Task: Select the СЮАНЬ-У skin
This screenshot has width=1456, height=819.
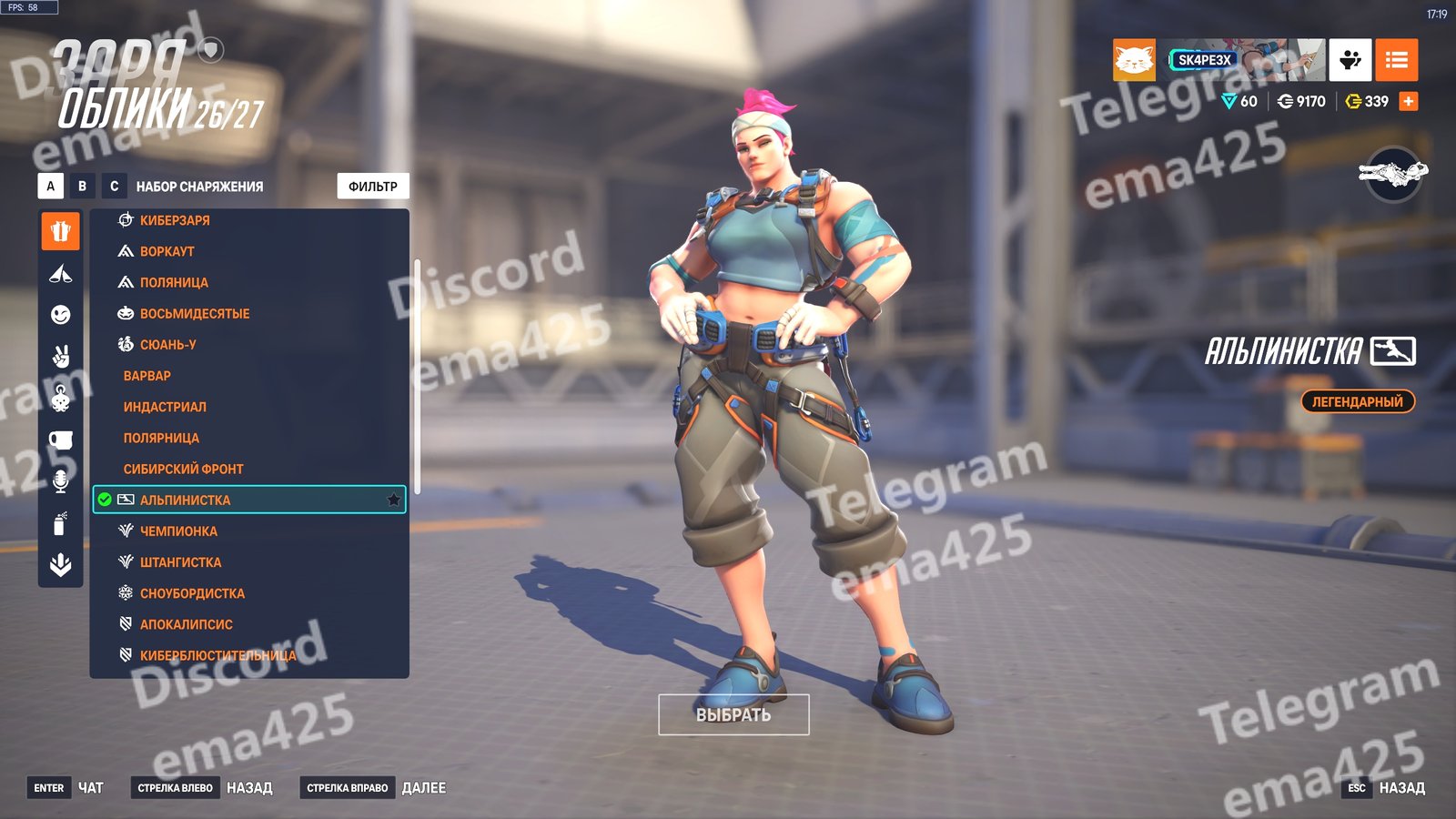Action: [x=168, y=345]
